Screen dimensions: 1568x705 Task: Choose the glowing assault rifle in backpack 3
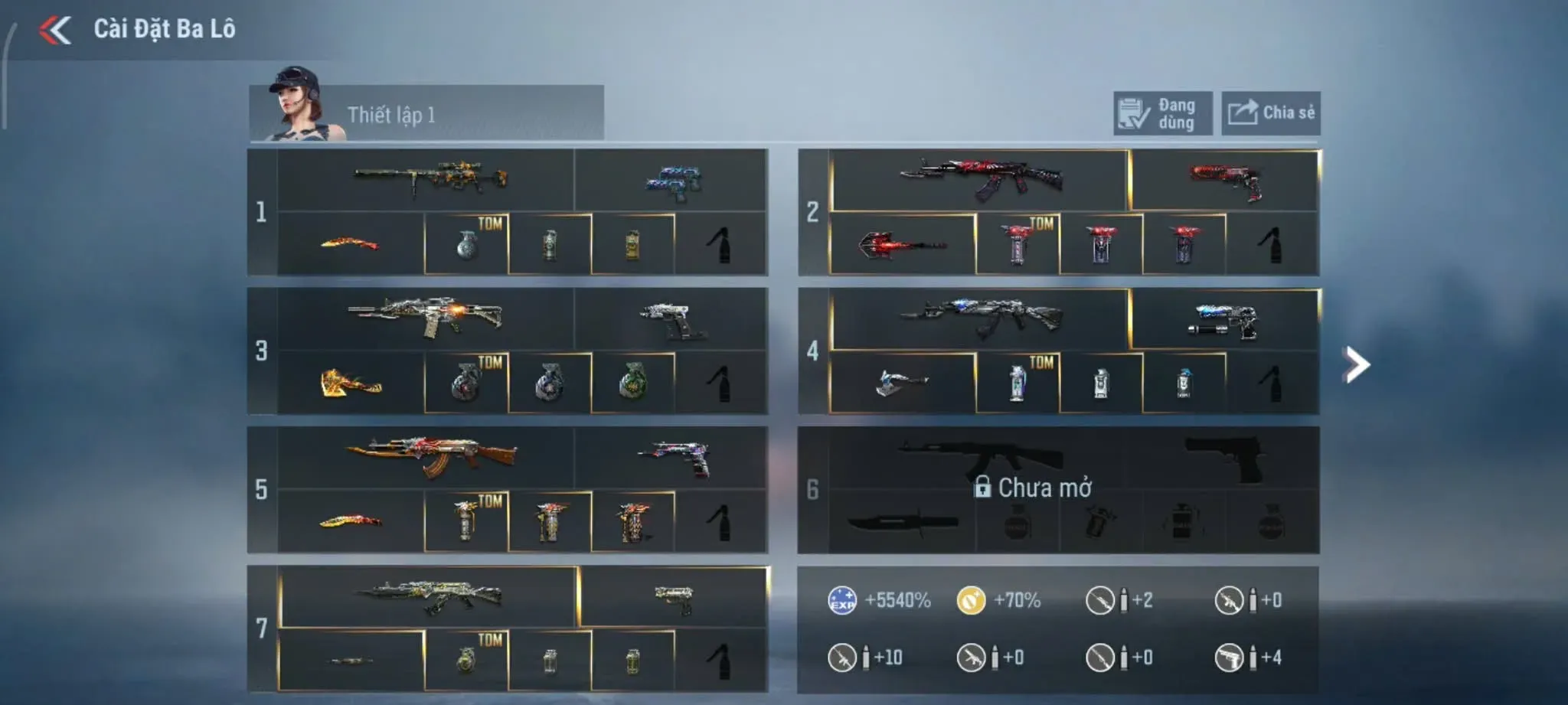[x=426, y=317]
